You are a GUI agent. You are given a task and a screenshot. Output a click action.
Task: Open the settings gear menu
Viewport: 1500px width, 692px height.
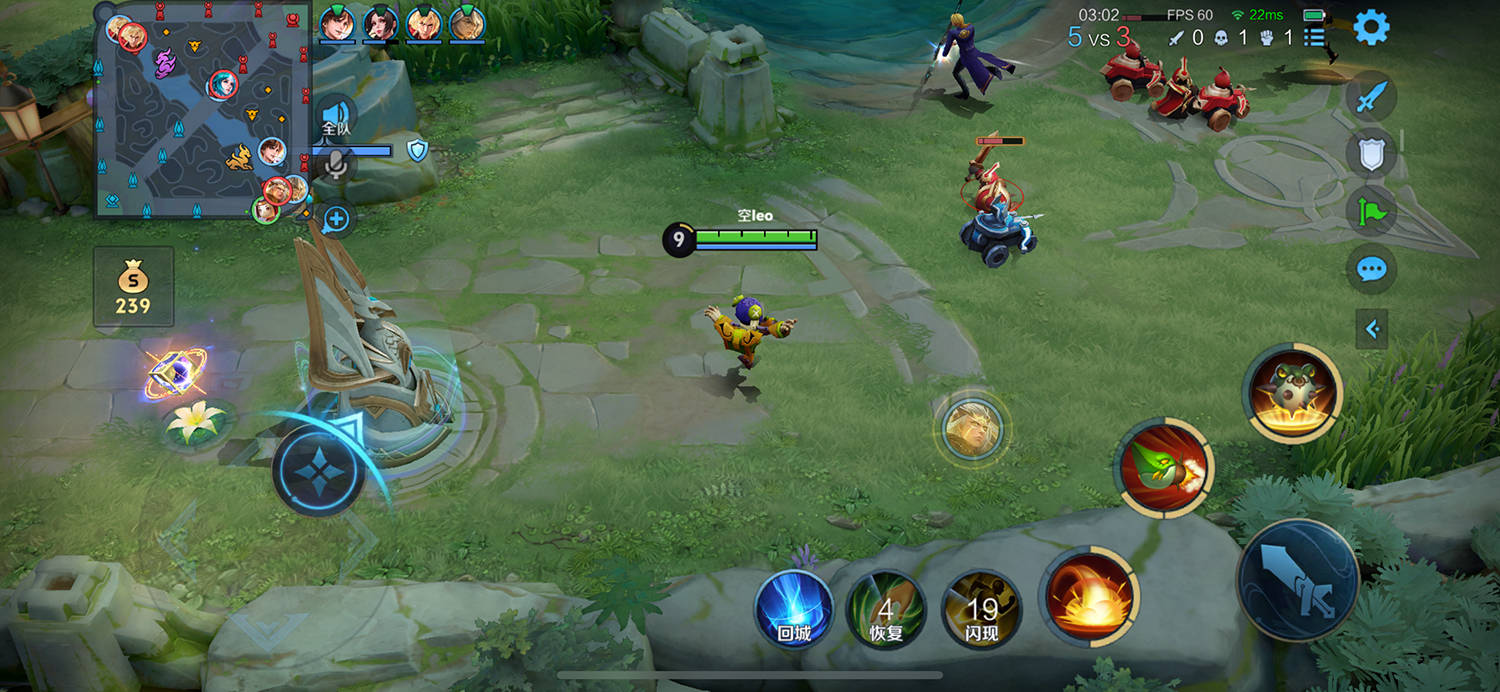click(1371, 27)
